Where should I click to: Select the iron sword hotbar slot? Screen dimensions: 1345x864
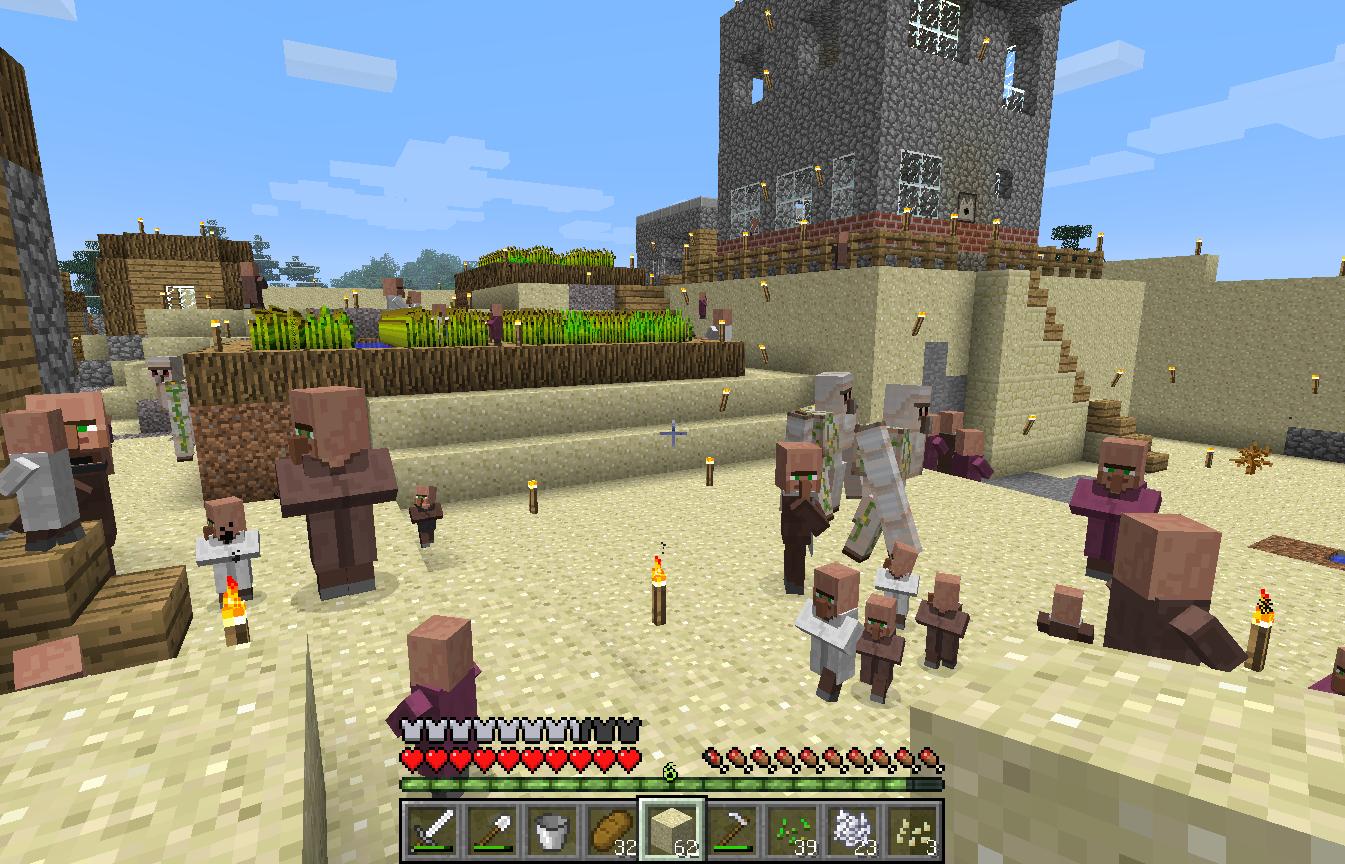(x=433, y=829)
